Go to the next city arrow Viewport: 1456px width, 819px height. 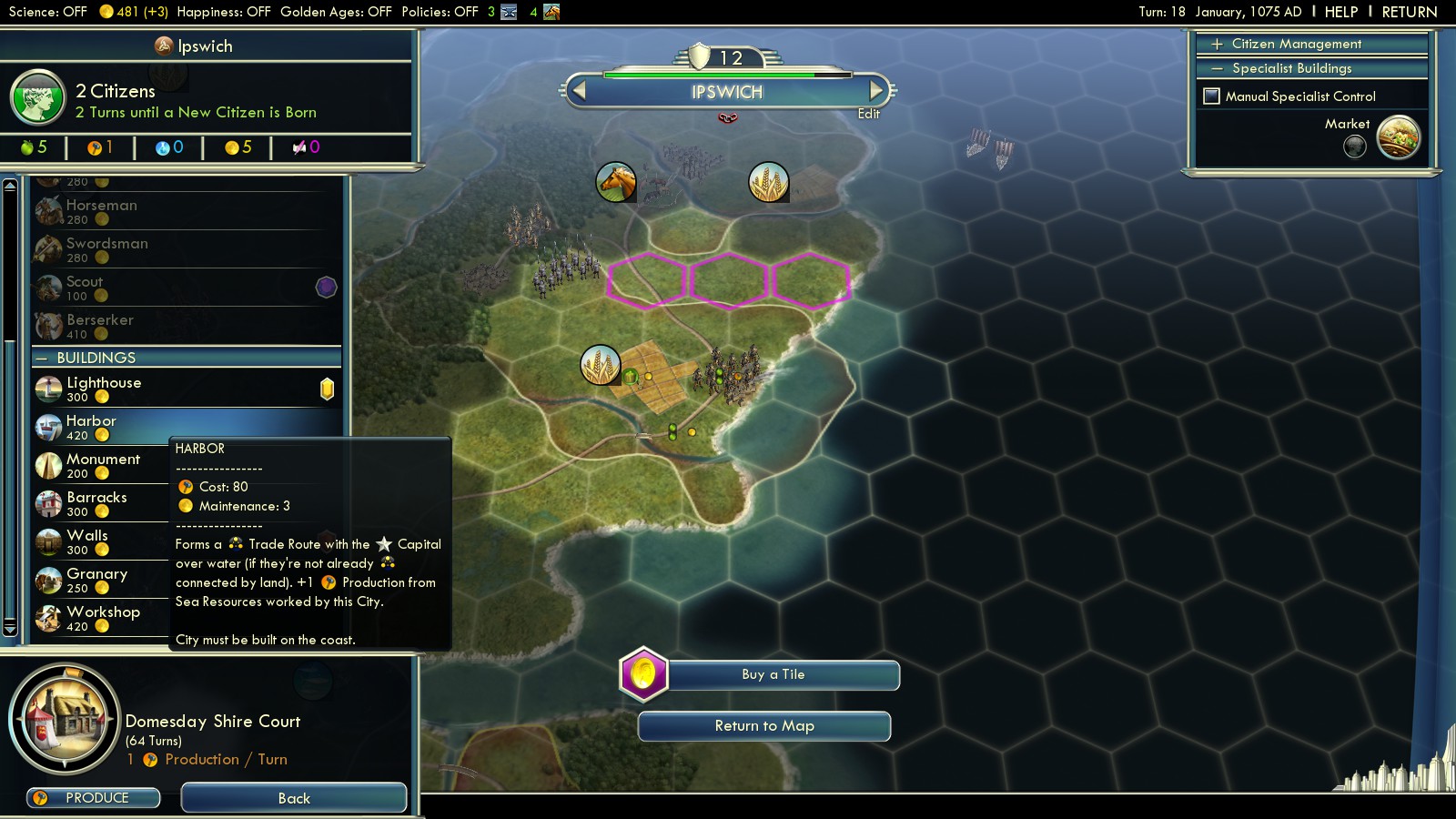pyautogui.click(x=876, y=91)
